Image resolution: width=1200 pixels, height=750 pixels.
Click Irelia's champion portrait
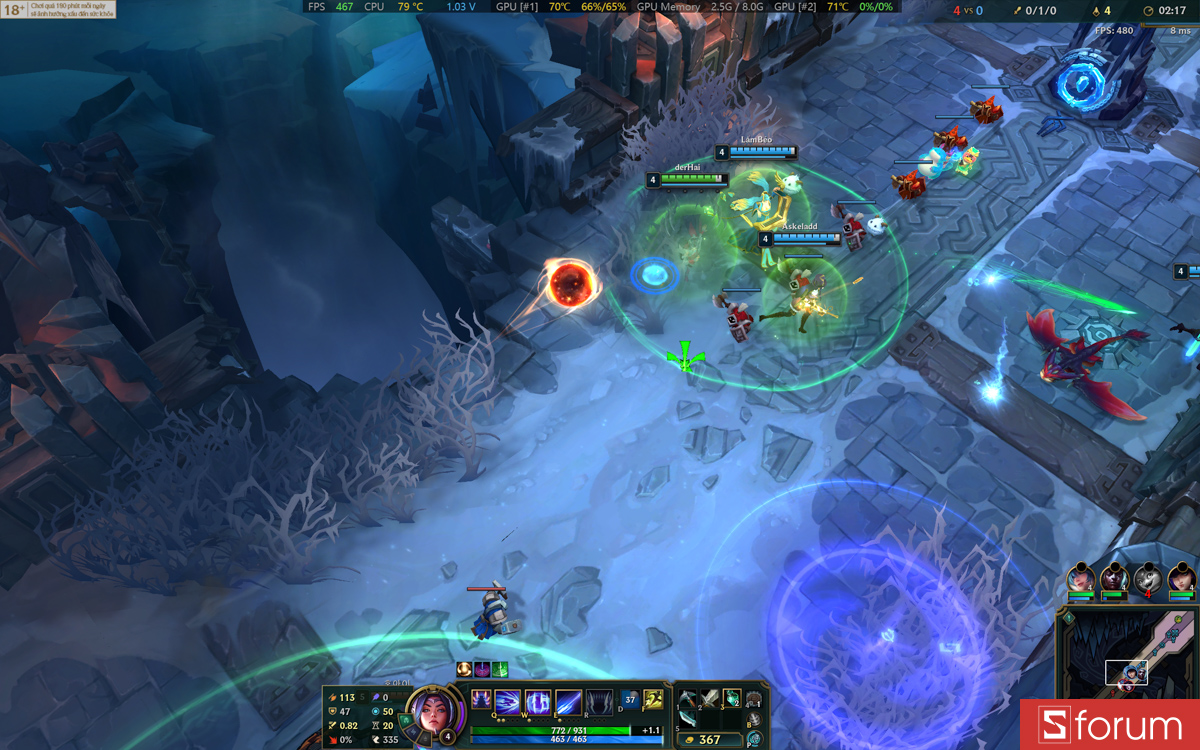(433, 711)
